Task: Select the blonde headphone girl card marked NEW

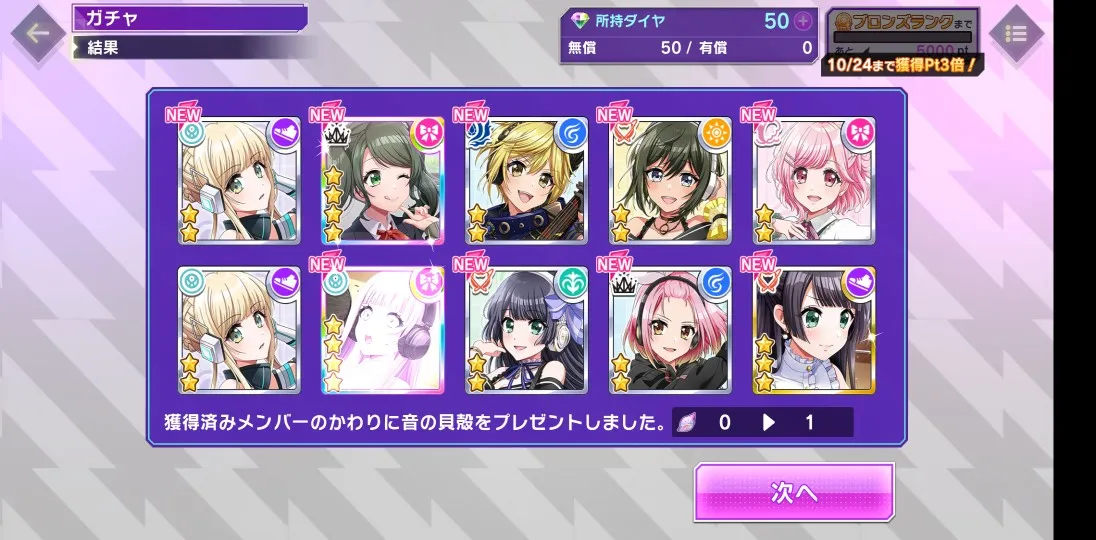Action: pyautogui.click(x=239, y=180)
